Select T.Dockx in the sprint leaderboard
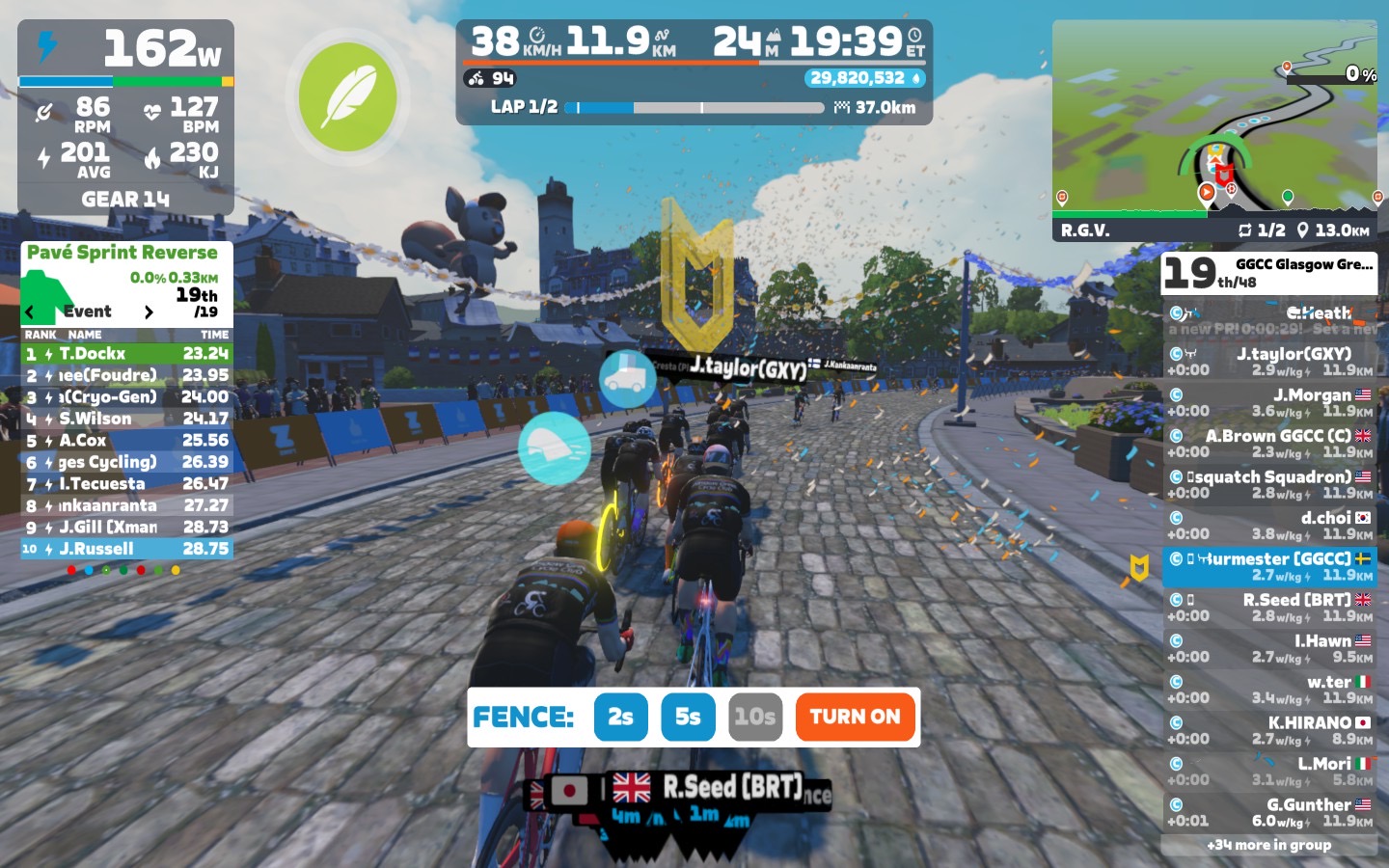The image size is (1389, 868). click(126, 354)
